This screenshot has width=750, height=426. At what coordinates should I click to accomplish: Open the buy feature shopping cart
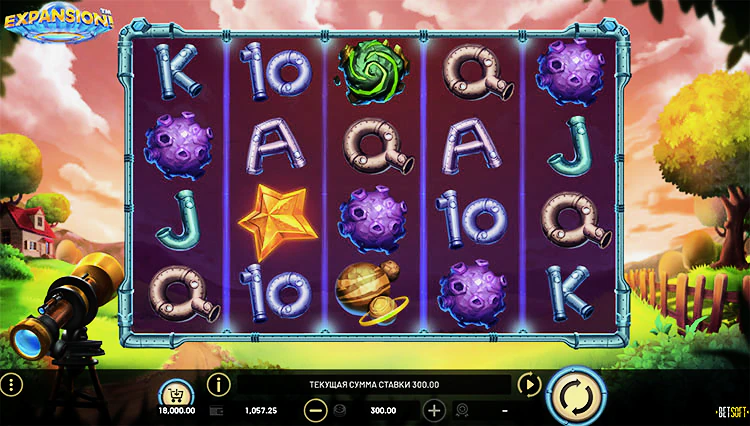click(x=176, y=390)
